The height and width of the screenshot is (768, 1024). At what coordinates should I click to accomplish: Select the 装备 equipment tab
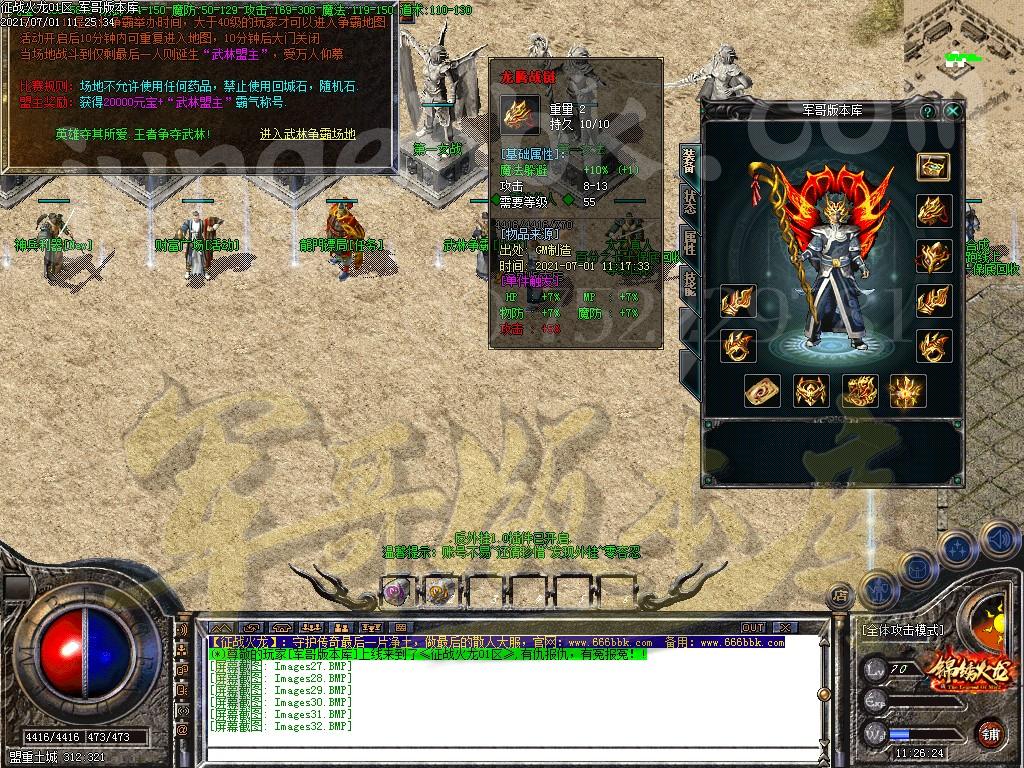690,158
